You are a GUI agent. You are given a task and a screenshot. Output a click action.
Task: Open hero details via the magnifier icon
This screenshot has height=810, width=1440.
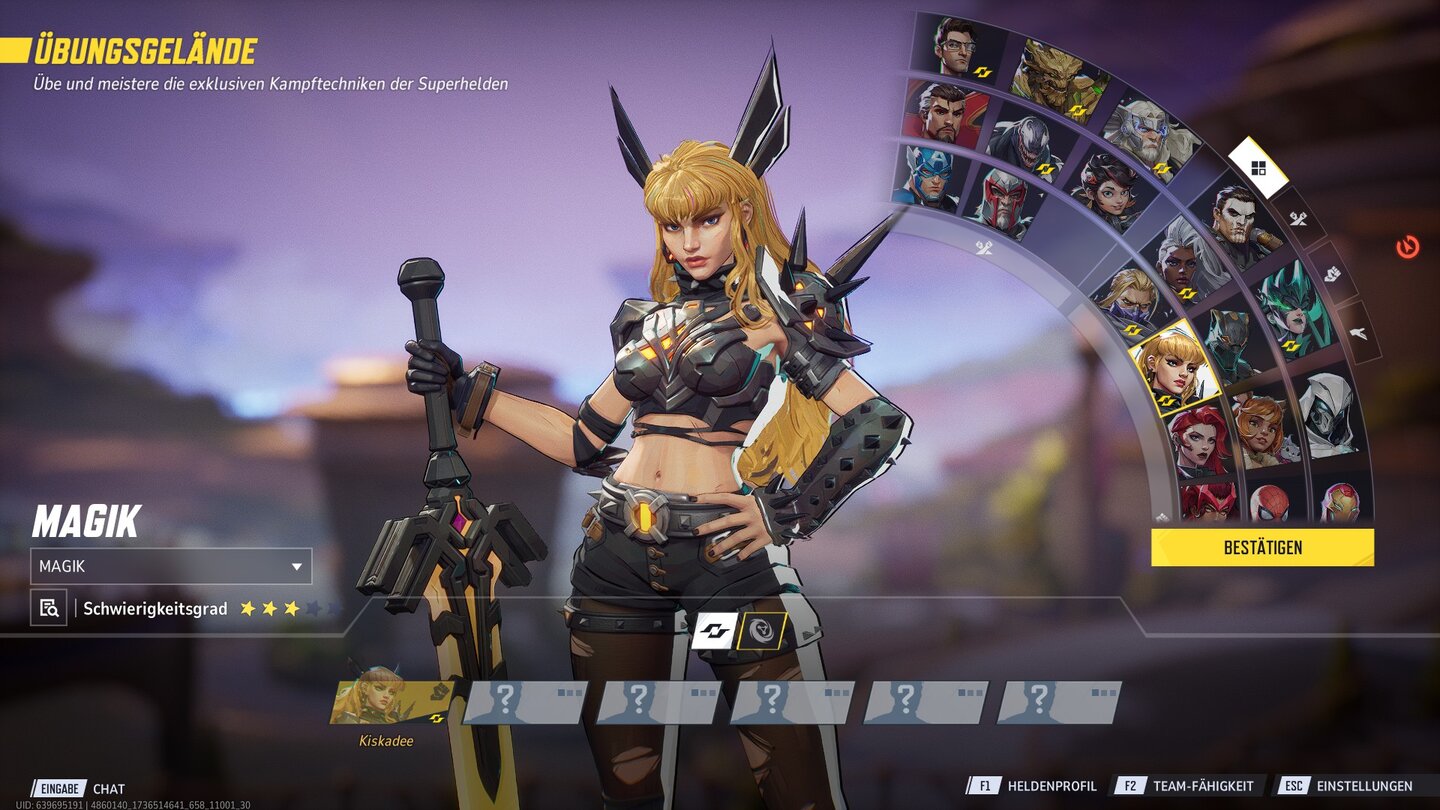click(48, 607)
